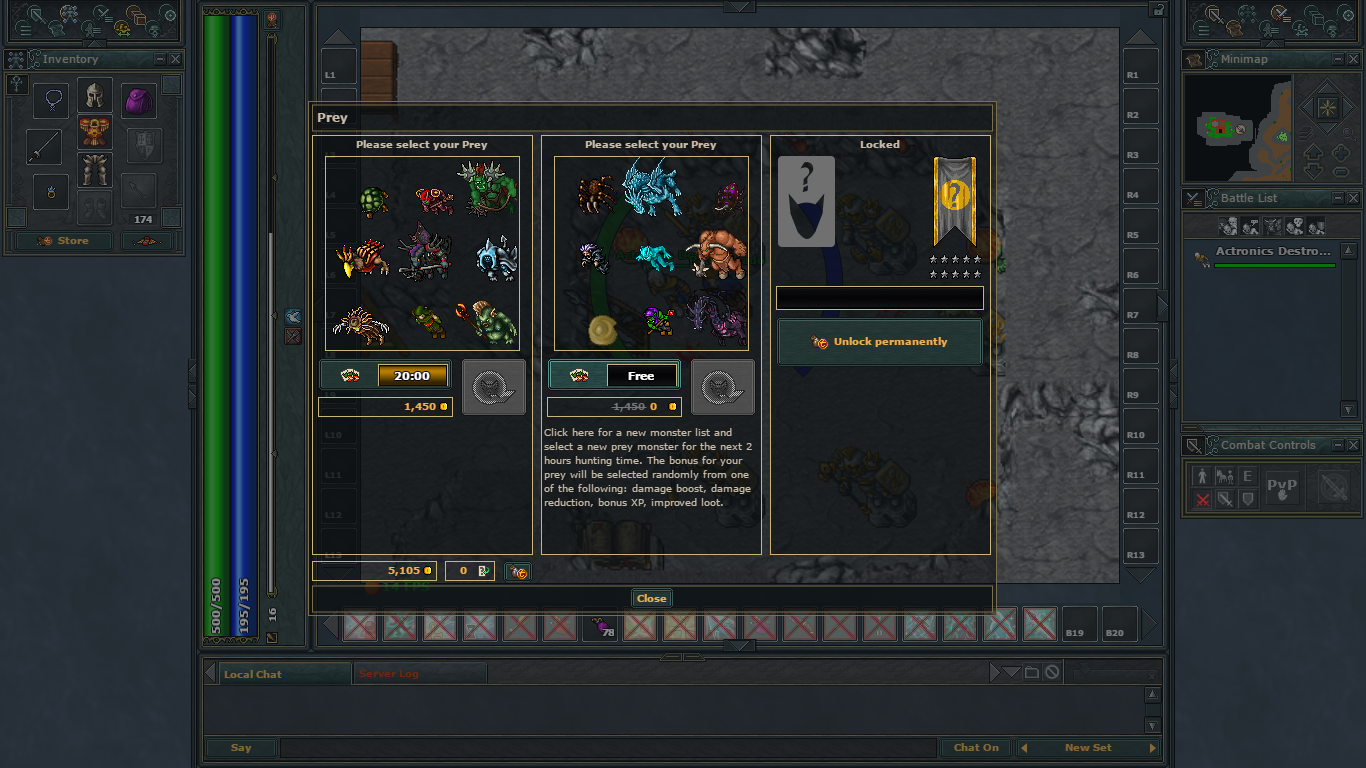Viewport: 1366px width, 768px height.
Task: Close the Prey dialog
Action: pos(651,598)
